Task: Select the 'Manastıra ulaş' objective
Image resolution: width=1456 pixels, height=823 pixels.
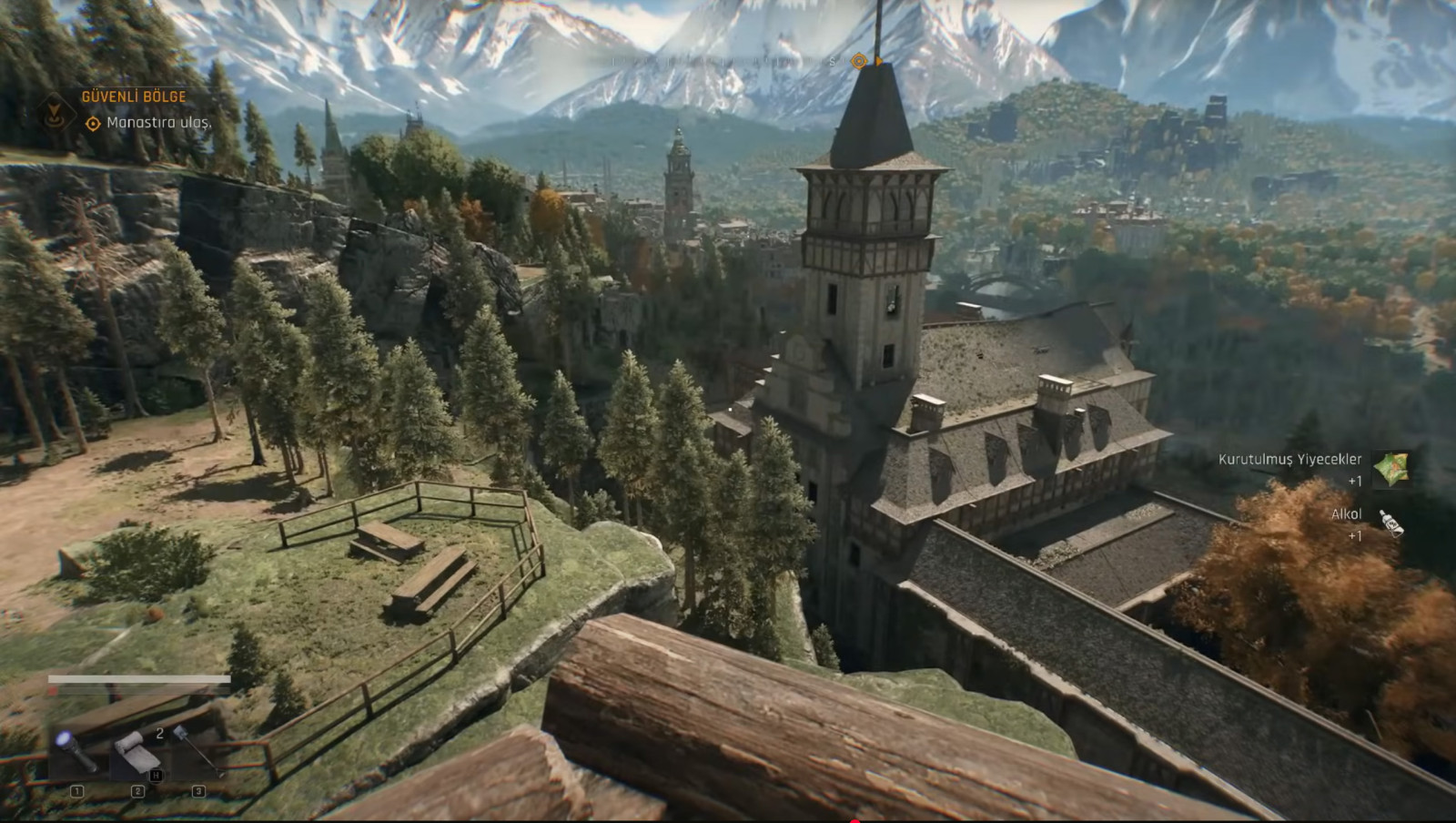Action: (x=158, y=122)
